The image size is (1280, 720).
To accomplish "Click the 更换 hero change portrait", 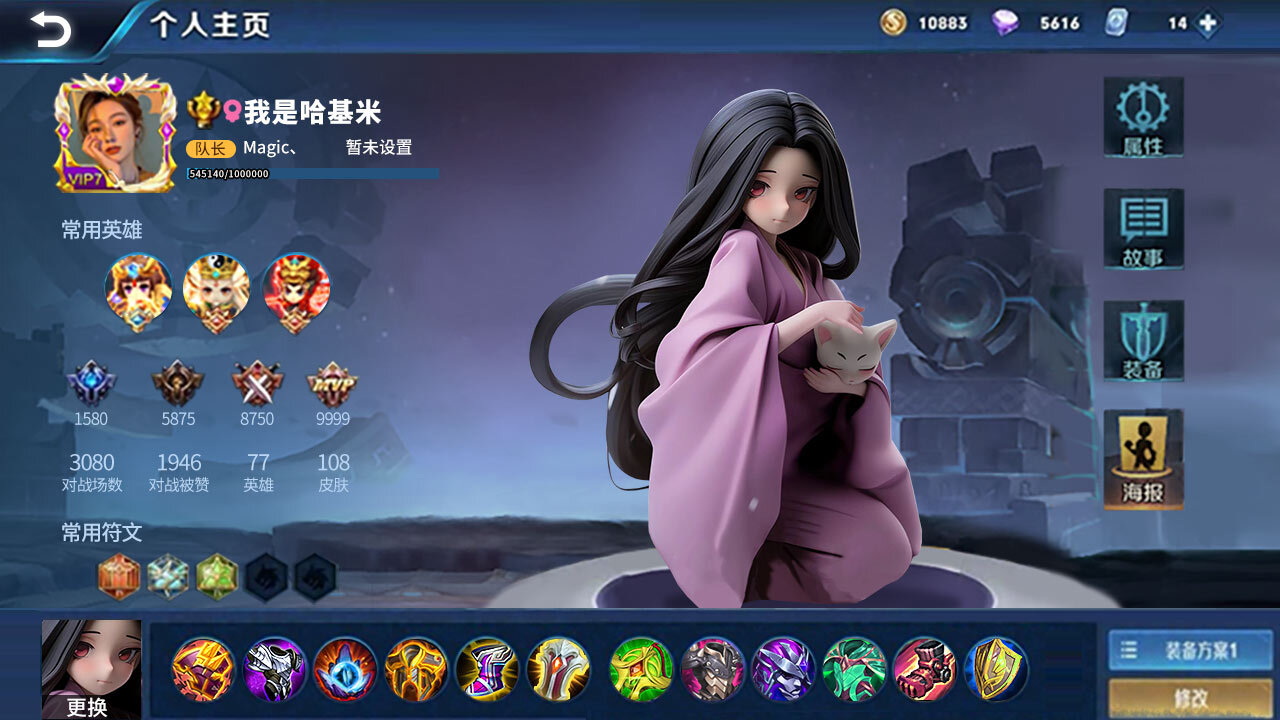I will 91,668.
